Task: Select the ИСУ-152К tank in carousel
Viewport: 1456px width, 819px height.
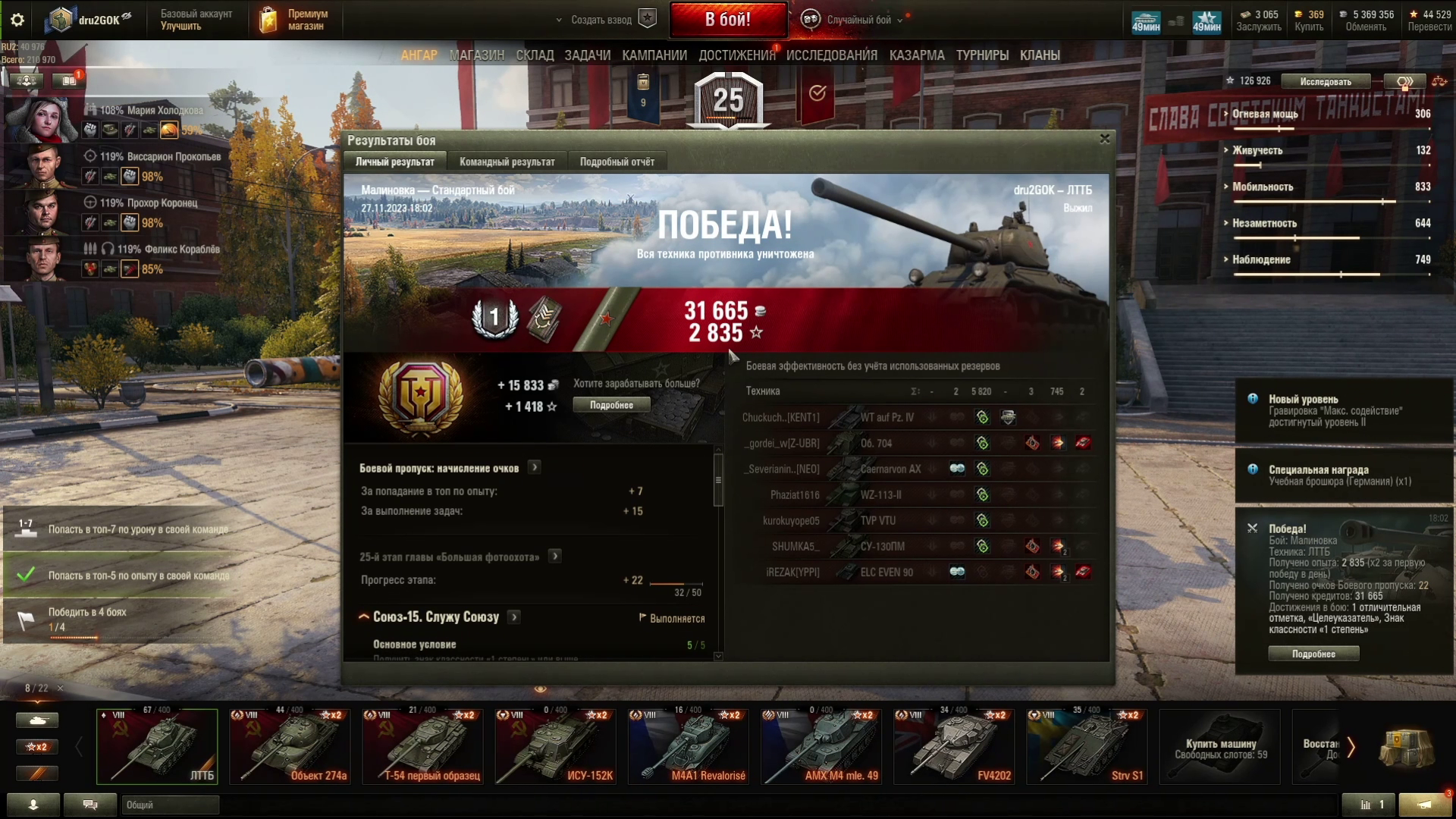Action: (555, 746)
